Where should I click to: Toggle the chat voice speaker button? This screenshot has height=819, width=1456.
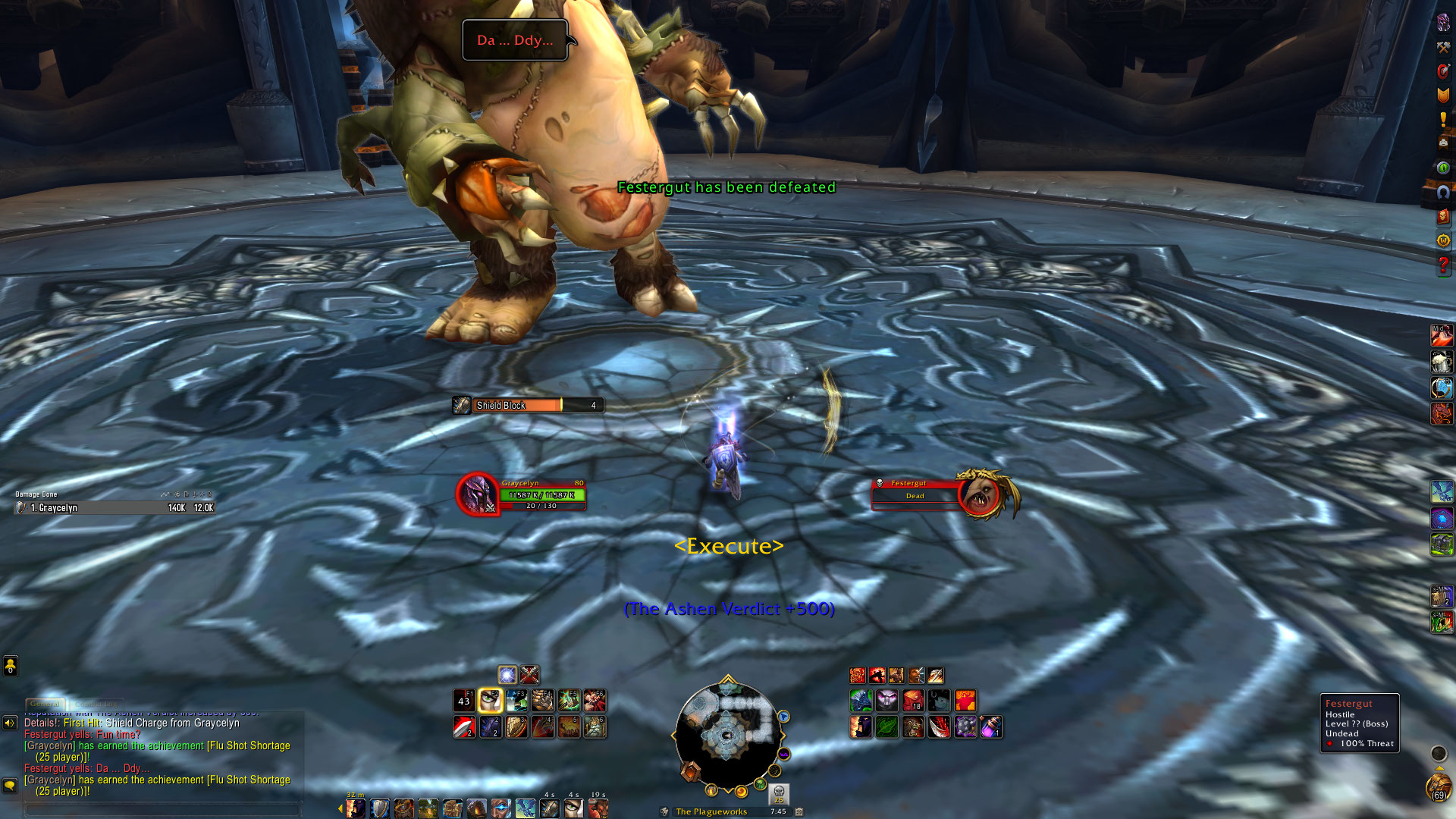pyautogui.click(x=10, y=723)
